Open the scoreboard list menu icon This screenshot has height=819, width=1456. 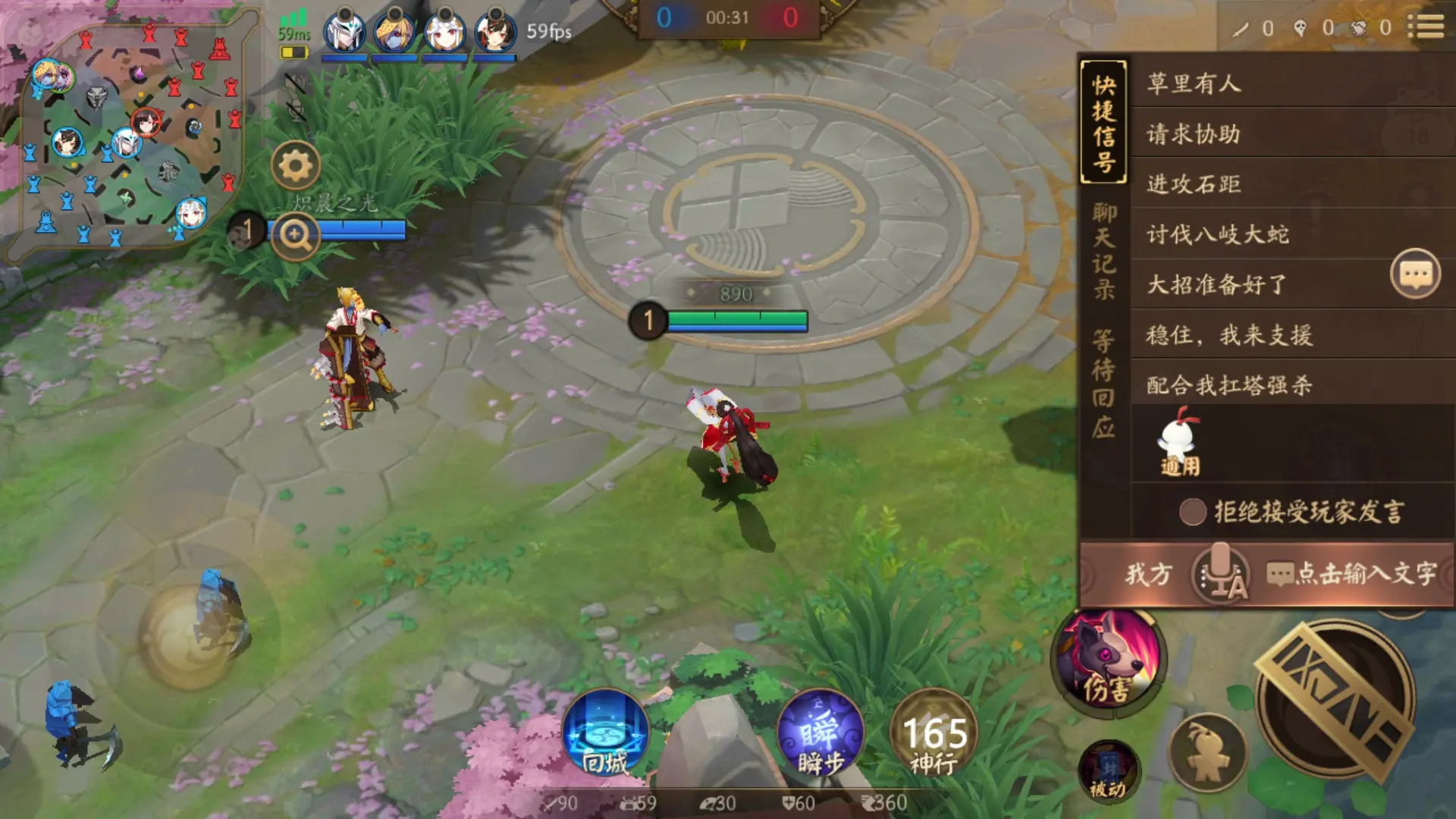pos(1426,28)
